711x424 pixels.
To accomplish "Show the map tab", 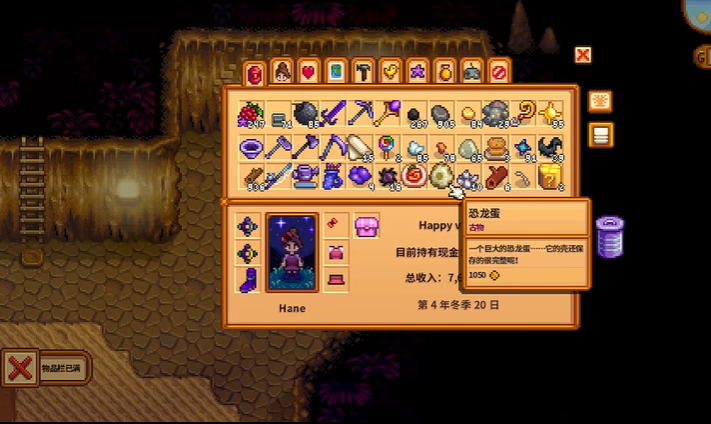I will [337, 71].
